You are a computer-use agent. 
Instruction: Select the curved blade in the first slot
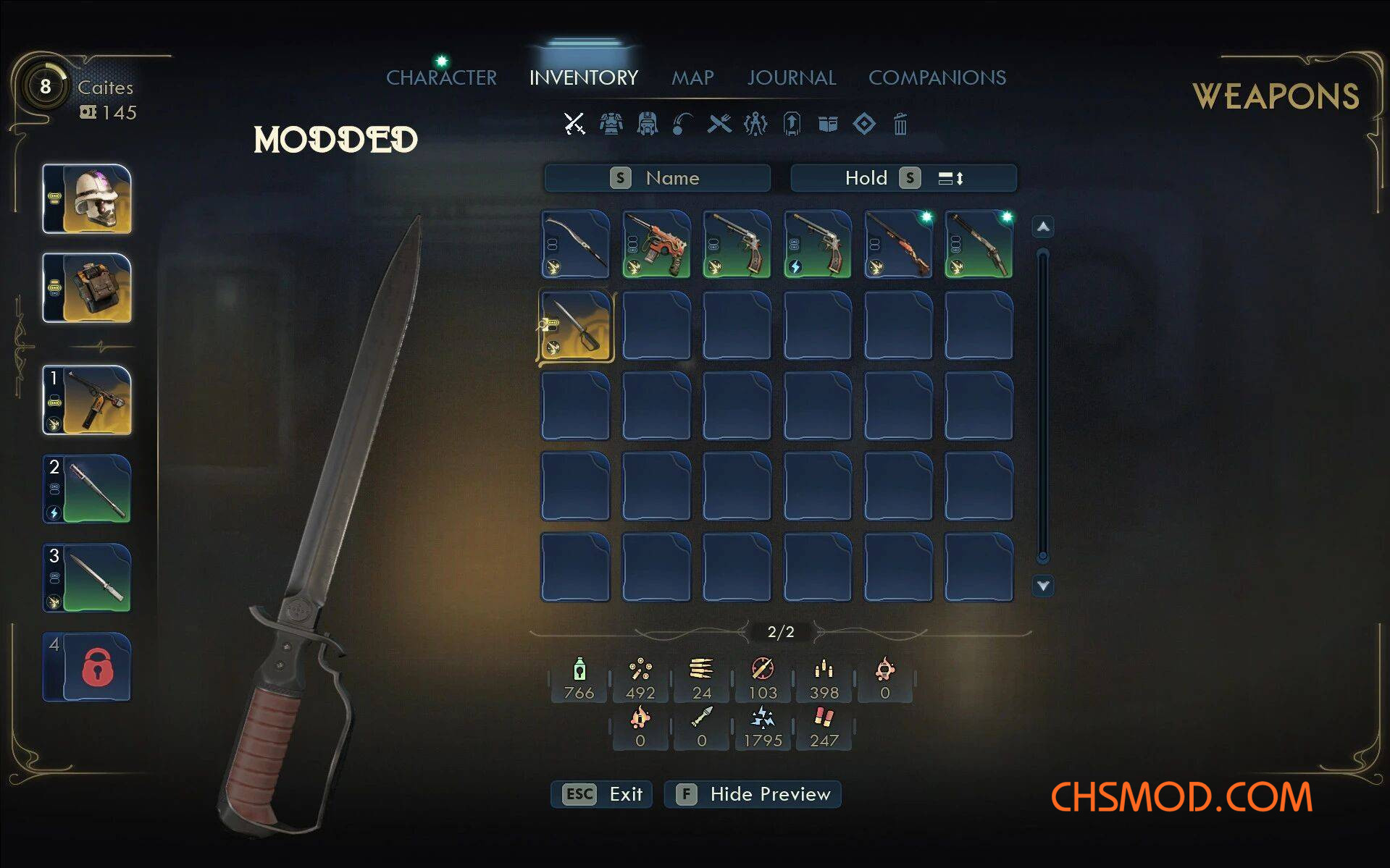[576, 244]
